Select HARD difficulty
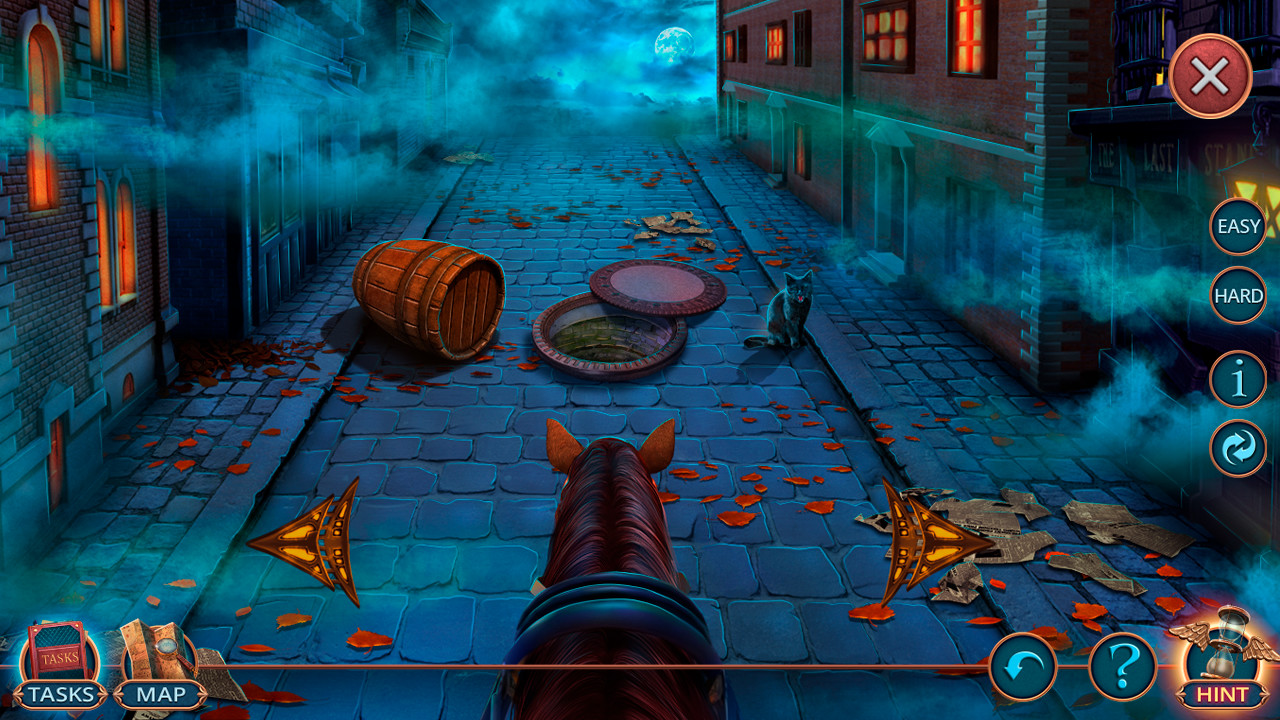This screenshot has width=1280, height=720. click(1238, 296)
